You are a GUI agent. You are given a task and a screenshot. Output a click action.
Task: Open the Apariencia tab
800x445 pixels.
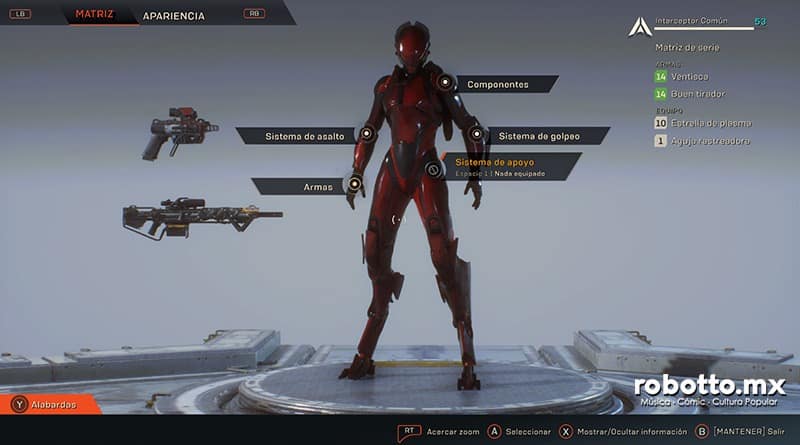(174, 16)
